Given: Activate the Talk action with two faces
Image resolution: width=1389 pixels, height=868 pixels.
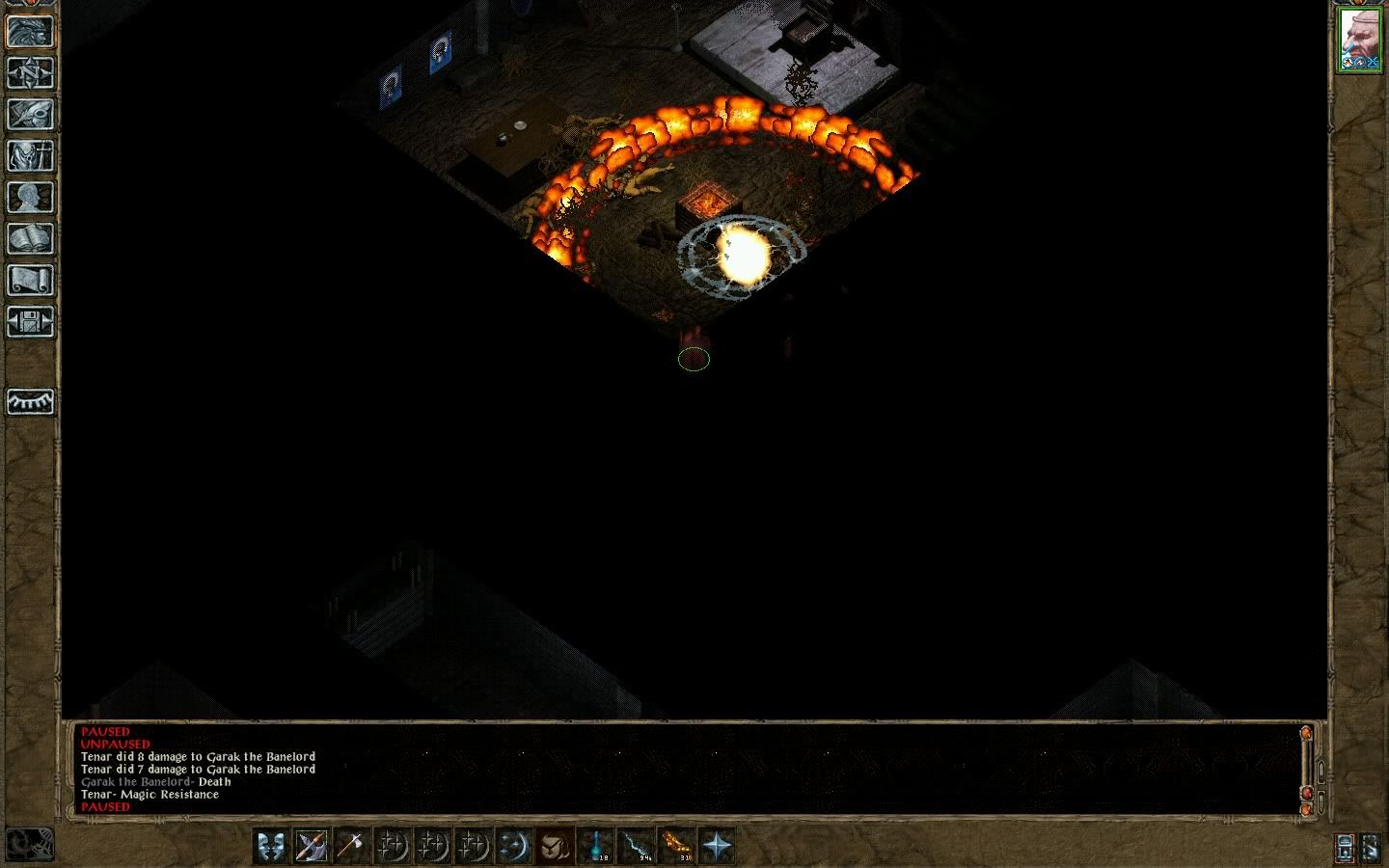Looking at the screenshot, I should point(271,846).
